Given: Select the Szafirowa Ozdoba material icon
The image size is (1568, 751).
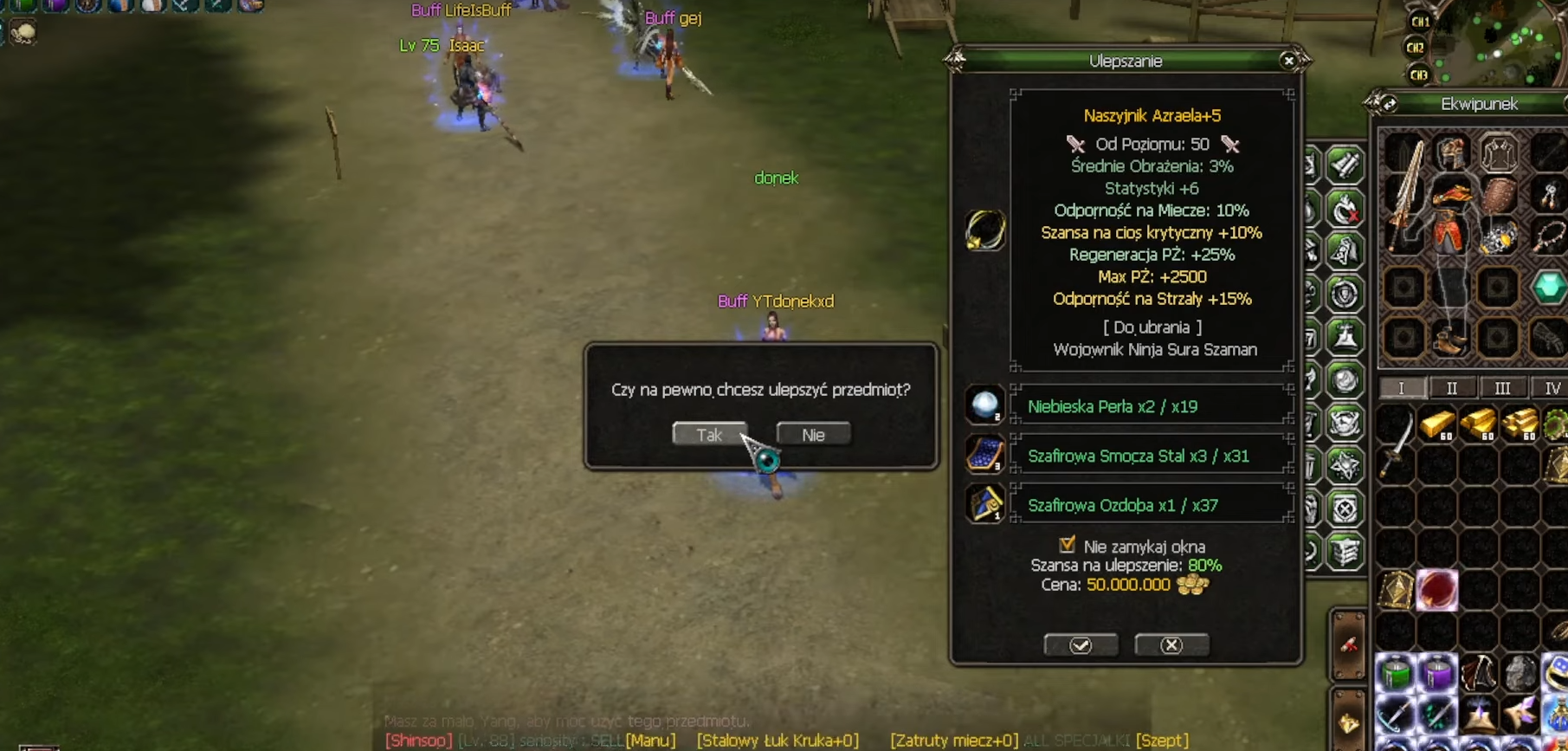Looking at the screenshot, I should pos(984,504).
